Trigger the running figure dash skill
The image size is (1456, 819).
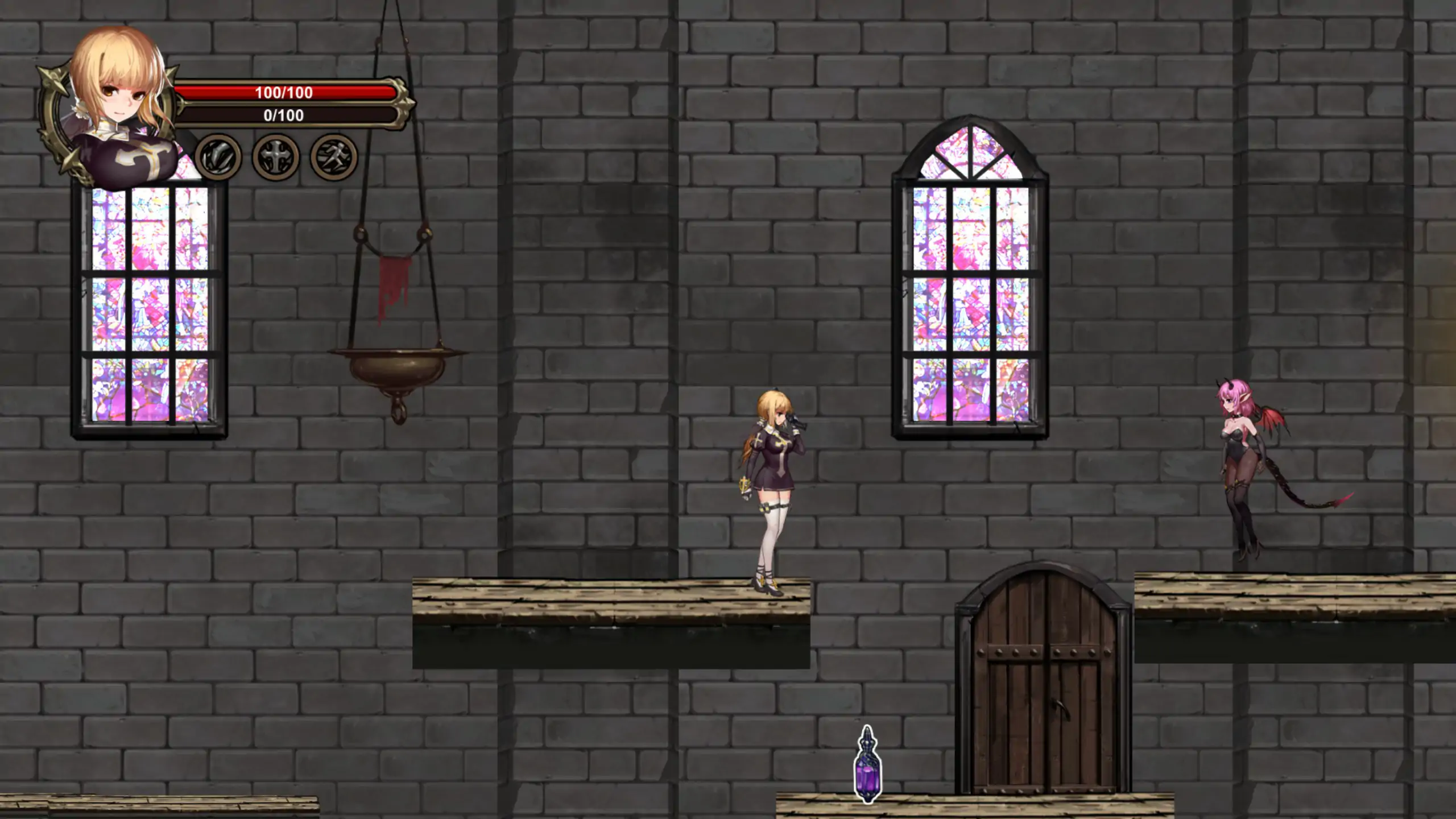tap(334, 157)
